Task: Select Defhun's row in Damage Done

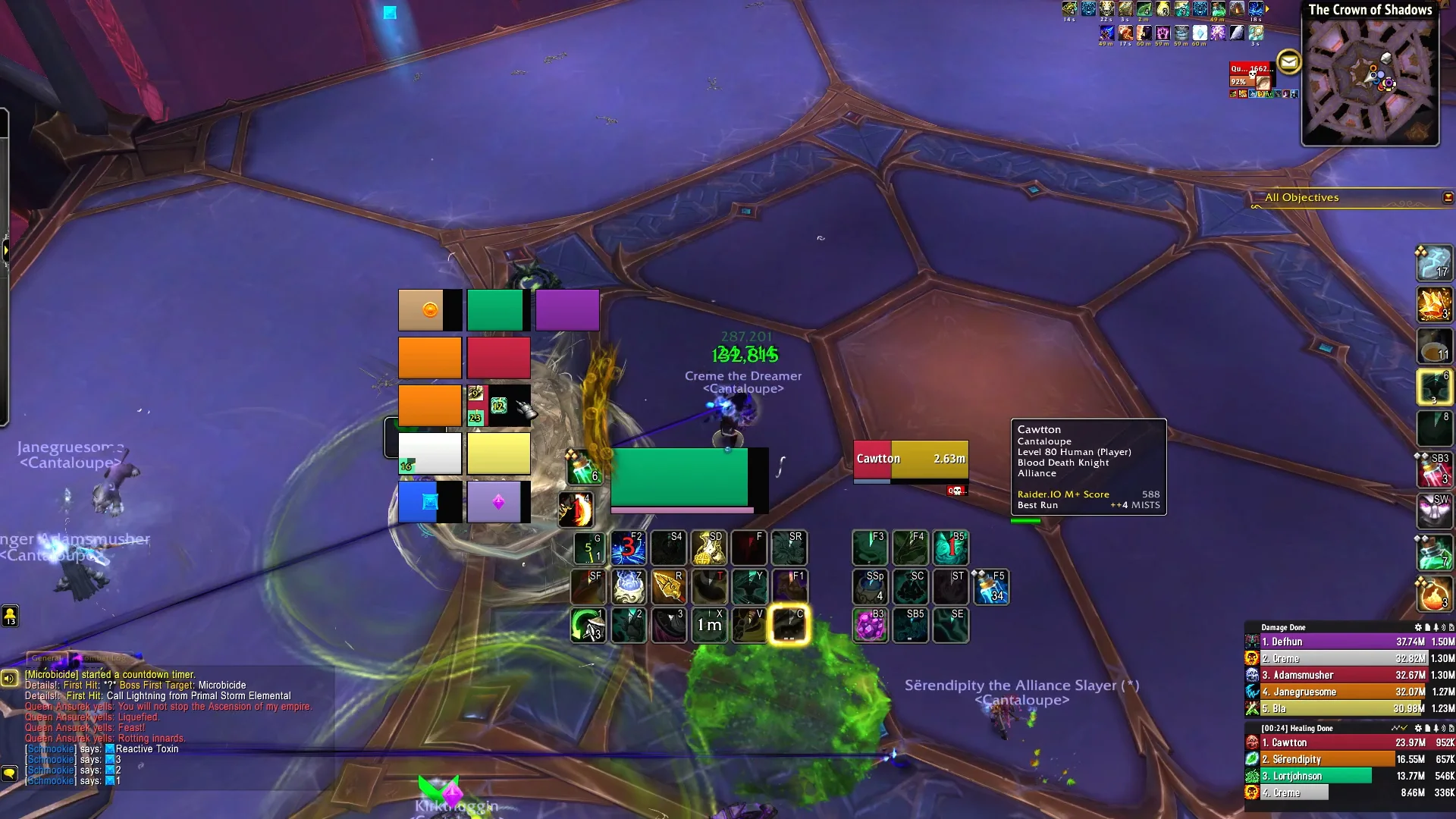Action: click(x=1335, y=642)
